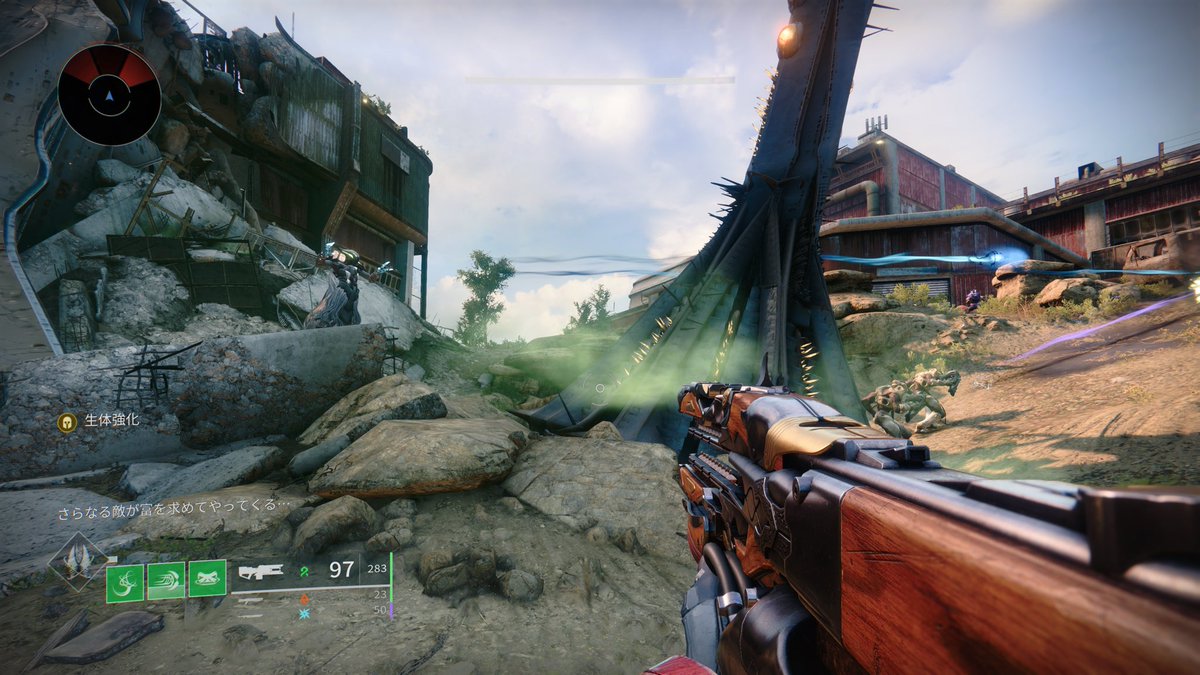The image size is (1200, 675).
Task: Activate the diamond-shaped super ability icon
Action: pos(79,562)
